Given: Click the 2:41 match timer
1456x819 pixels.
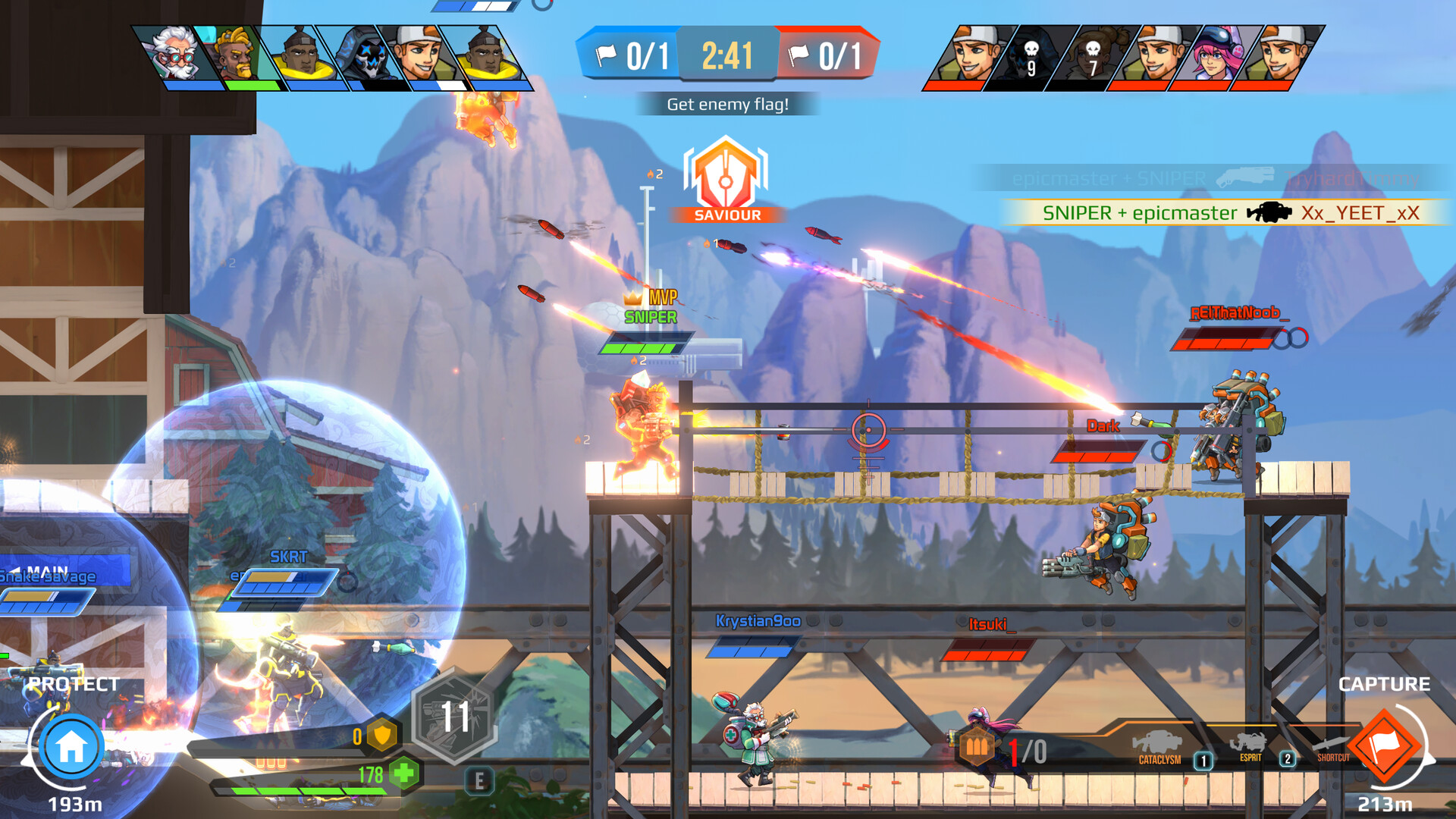Looking at the screenshot, I should click(727, 55).
